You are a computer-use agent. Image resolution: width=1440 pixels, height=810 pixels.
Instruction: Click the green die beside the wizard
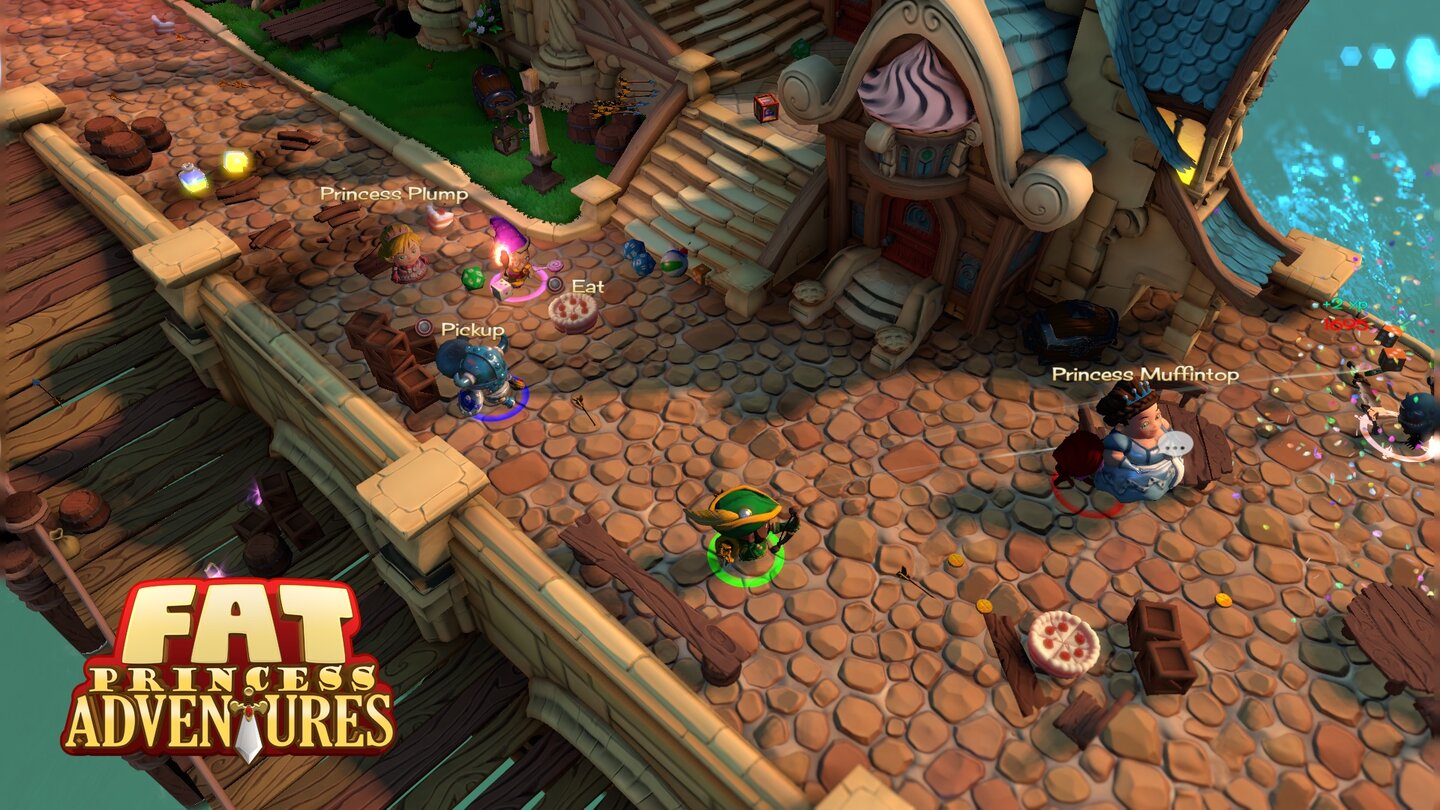coord(473,278)
